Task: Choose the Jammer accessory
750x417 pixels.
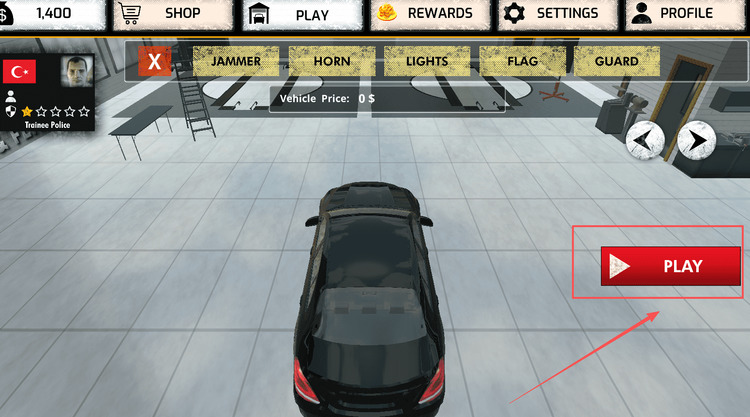Action: point(236,61)
